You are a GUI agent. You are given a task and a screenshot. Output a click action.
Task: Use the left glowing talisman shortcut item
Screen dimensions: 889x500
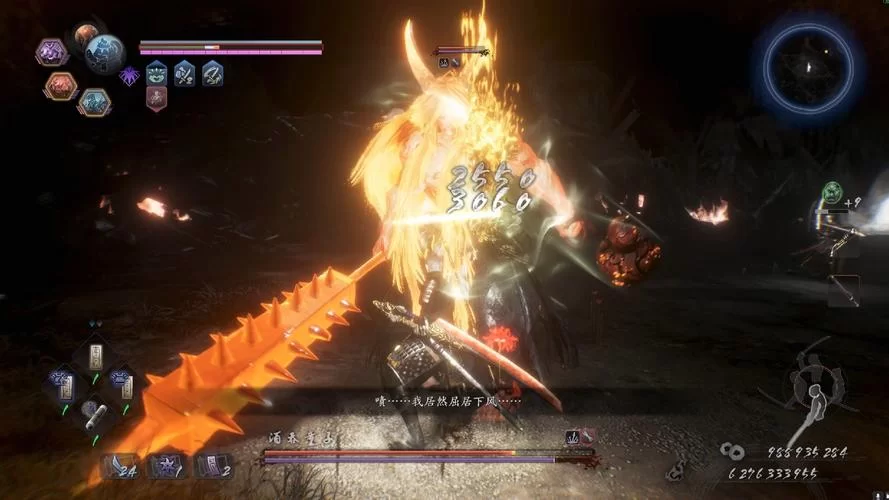[62, 381]
